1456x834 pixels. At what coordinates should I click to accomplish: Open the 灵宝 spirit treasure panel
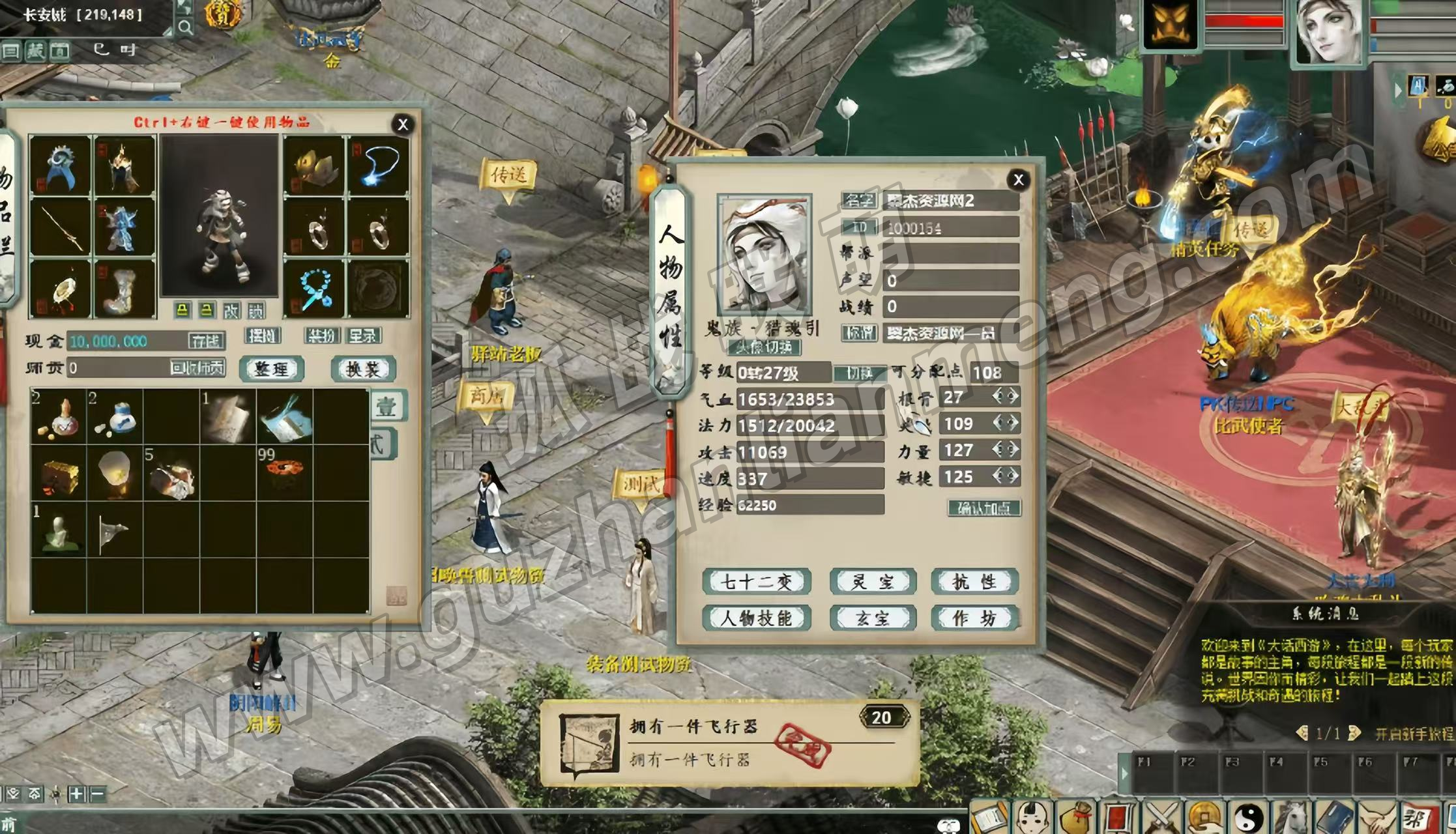tap(873, 582)
